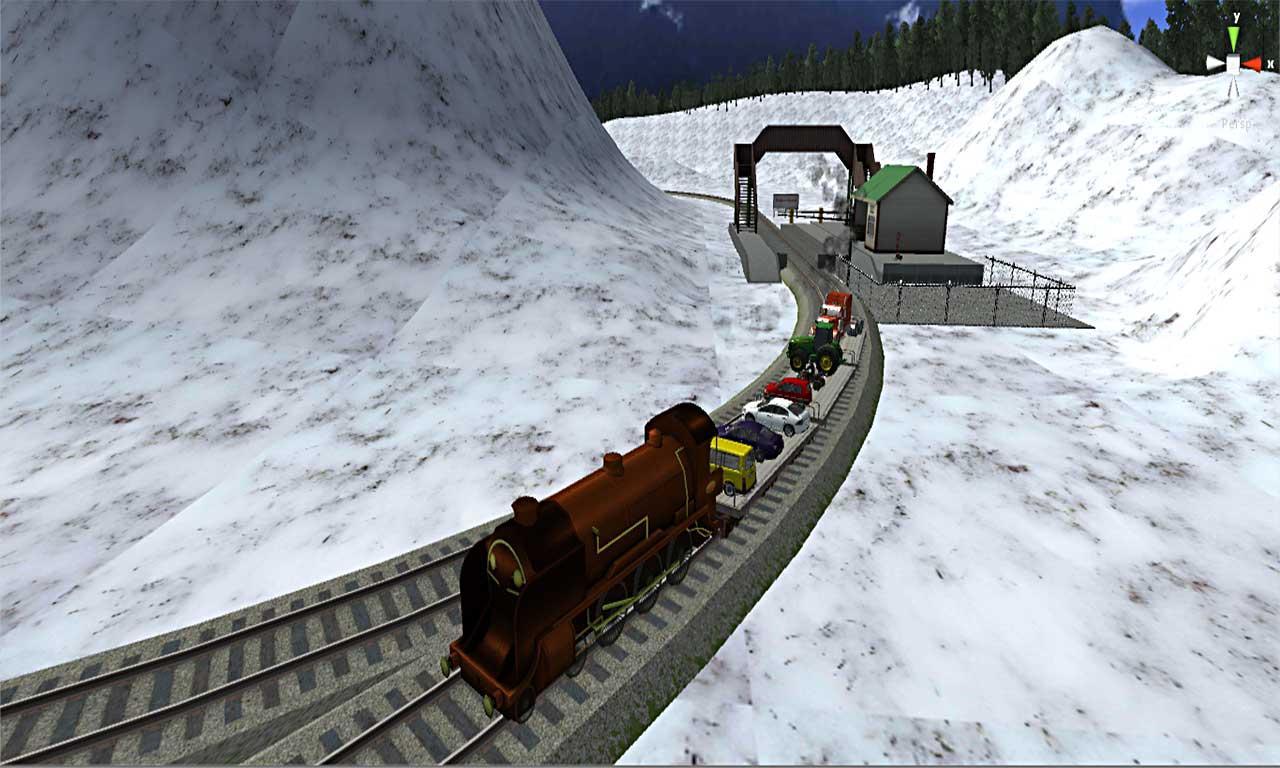Select the orange truck near the station
The height and width of the screenshot is (768, 1280).
tap(836, 310)
